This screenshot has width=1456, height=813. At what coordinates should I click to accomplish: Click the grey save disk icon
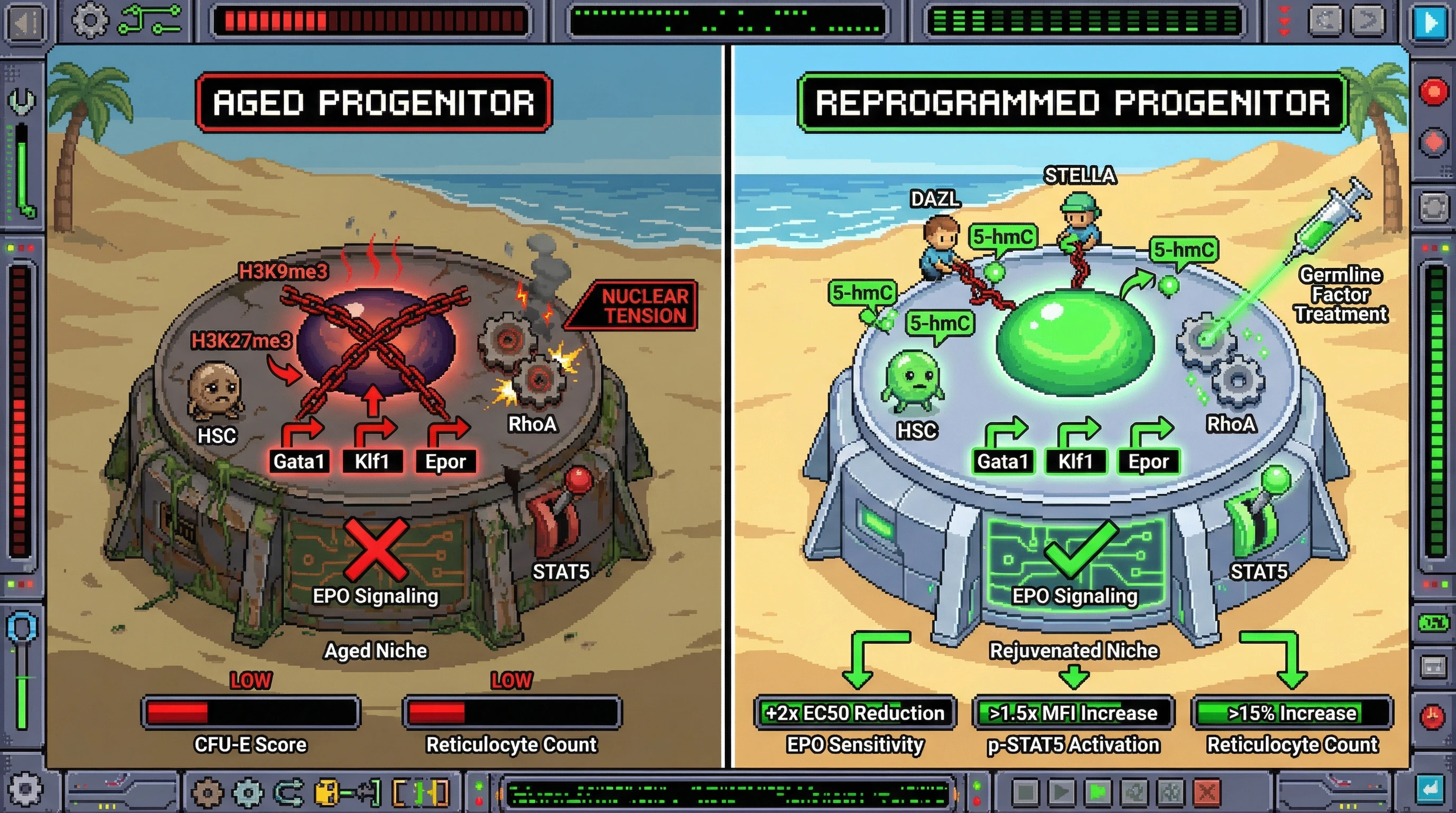(1433, 667)
